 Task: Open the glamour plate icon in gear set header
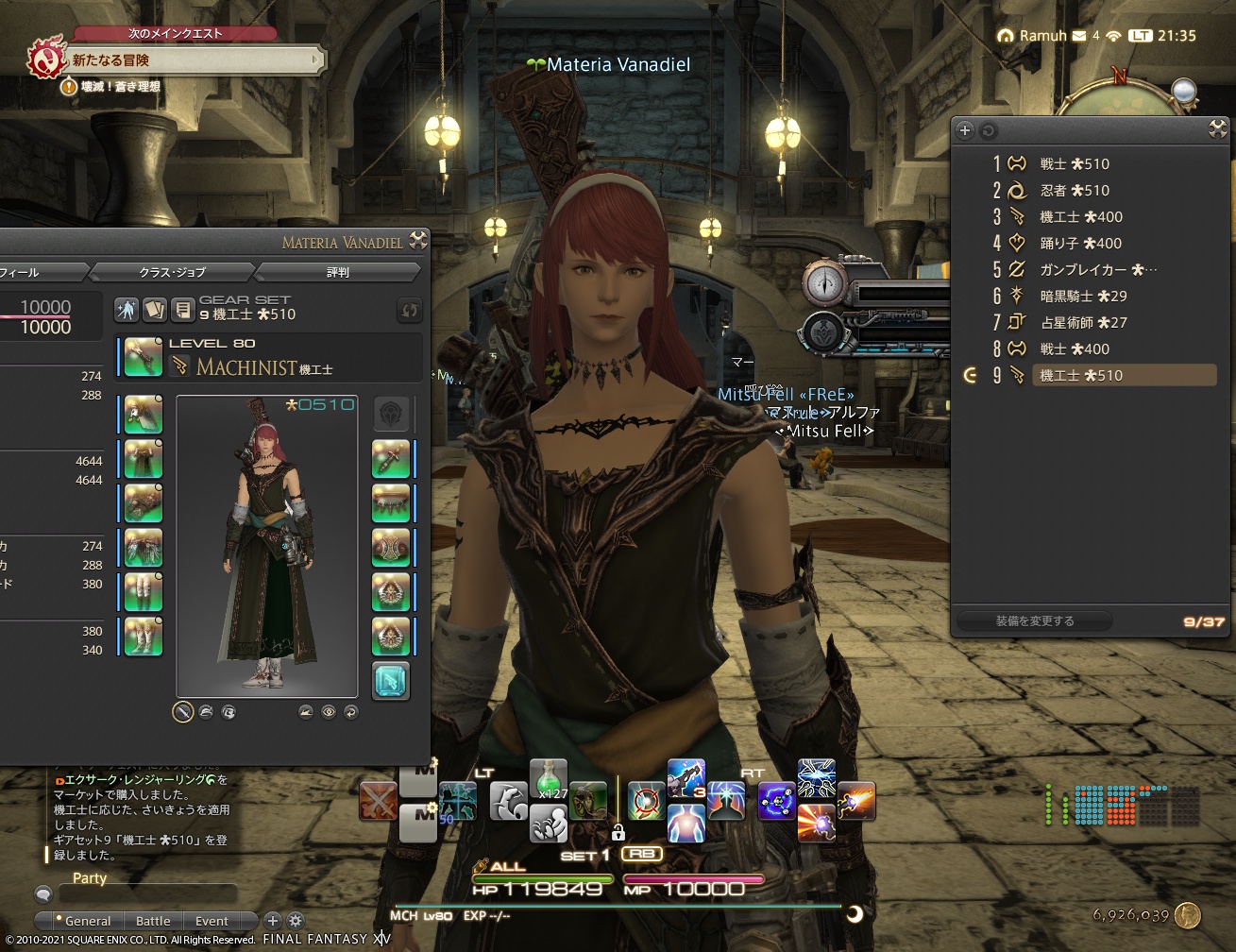coord(154,310)
